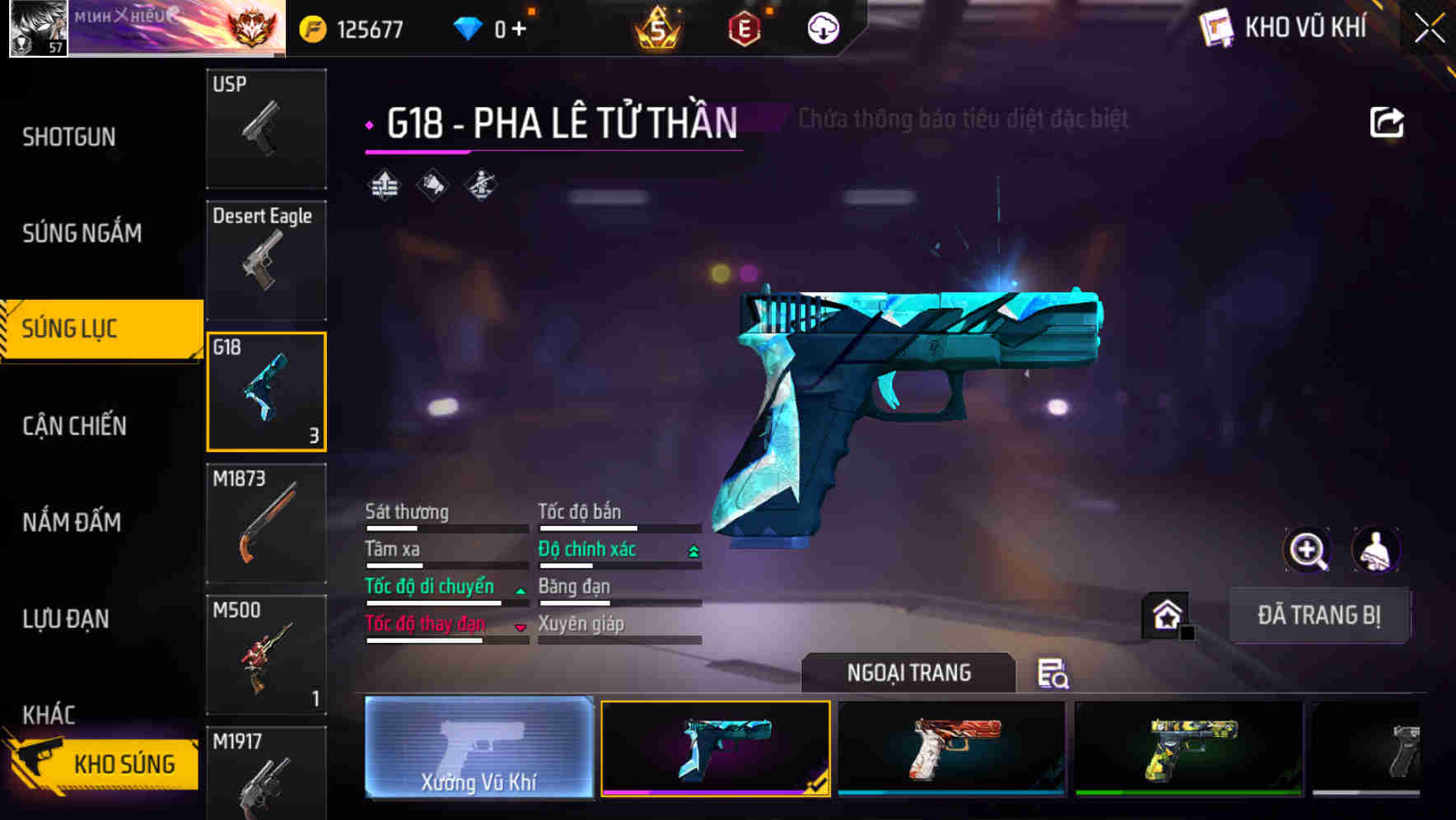Select the M1873 weapon thumbnail

tap(266, 523)
